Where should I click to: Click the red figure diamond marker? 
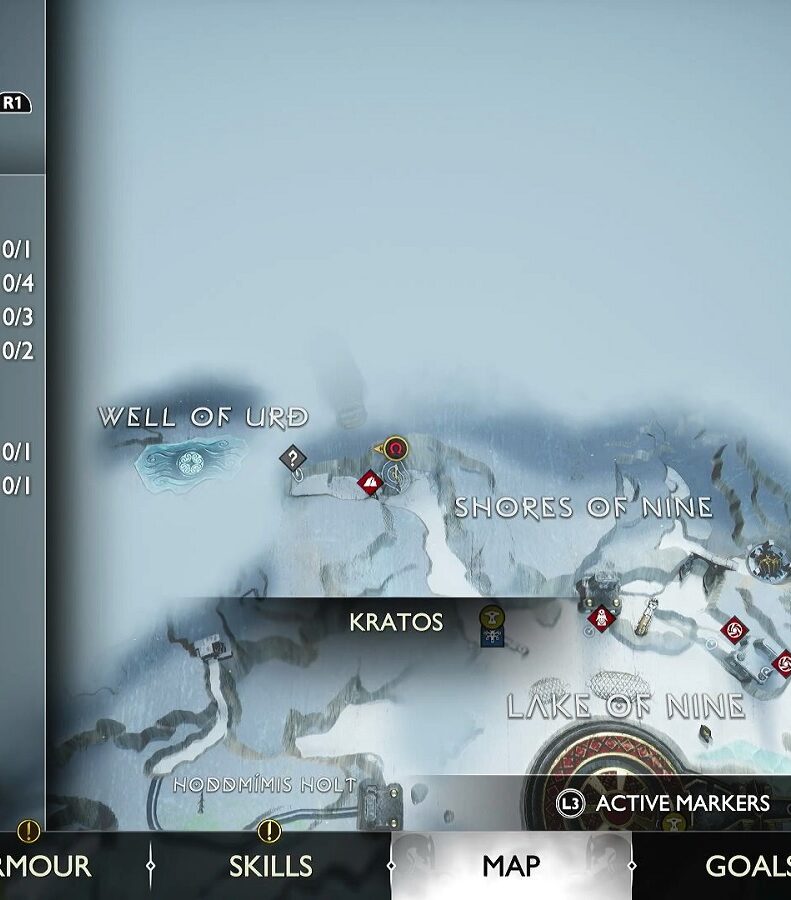601,619
